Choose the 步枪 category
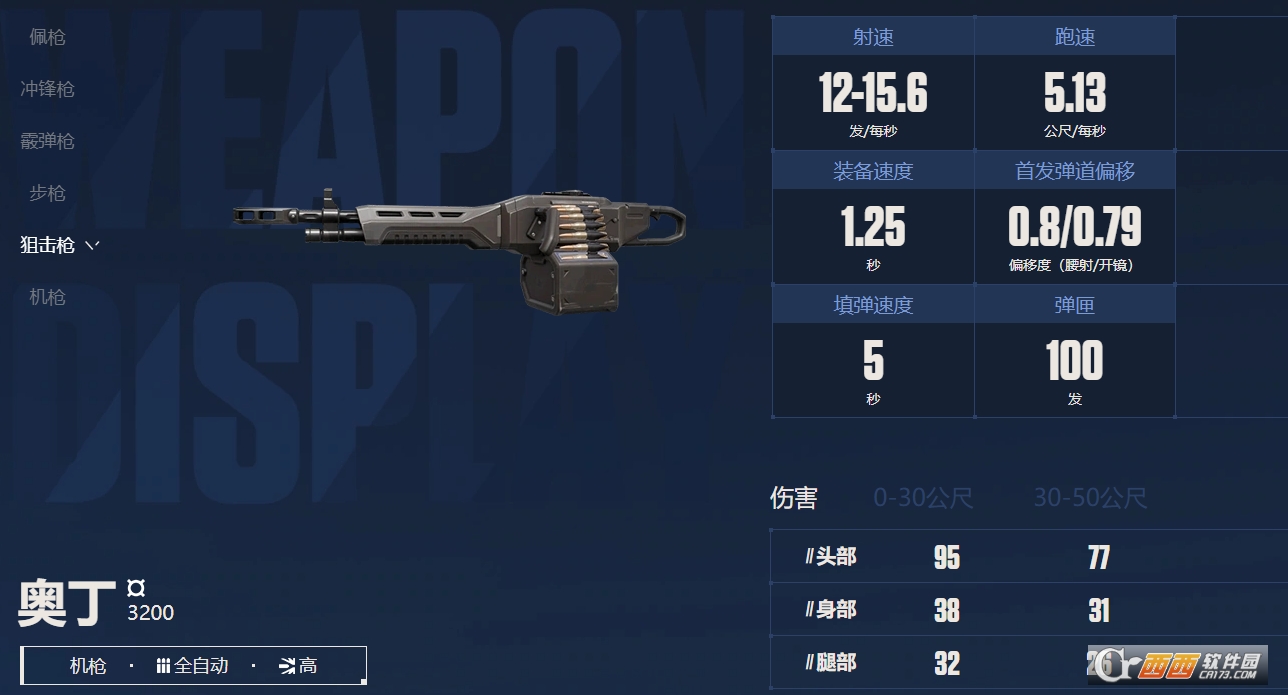The image size is (1288, 695). (x=47, y=193)
